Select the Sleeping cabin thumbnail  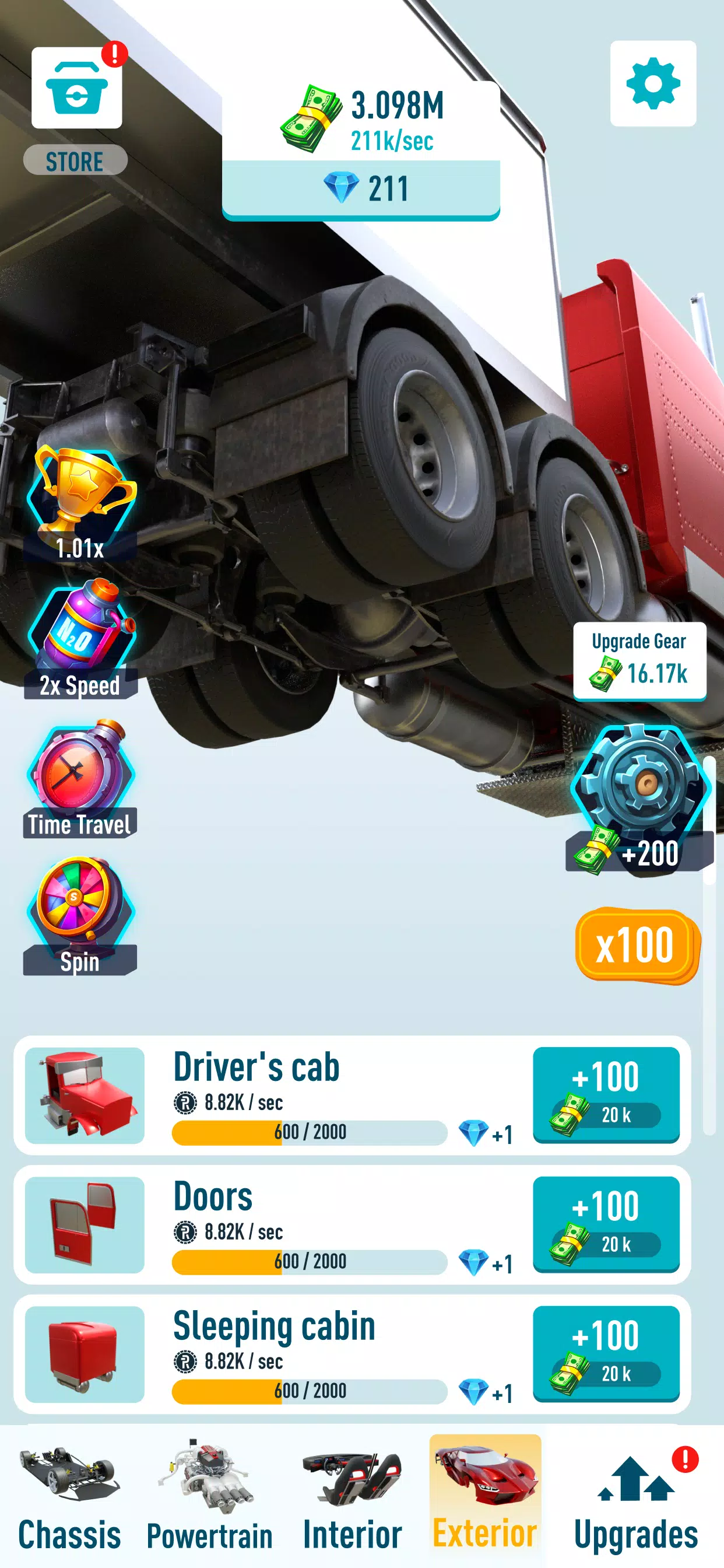tap(85, 1354)
